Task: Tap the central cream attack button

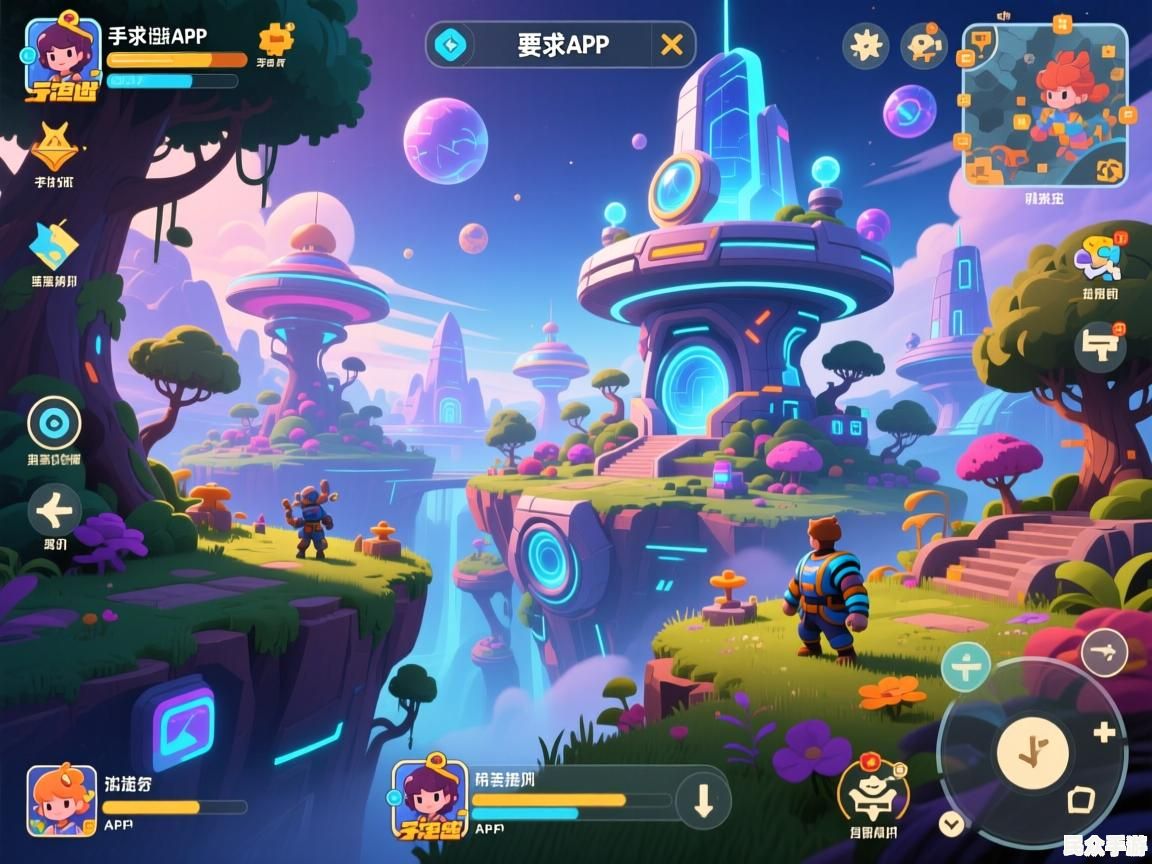Action: click(1032, 752)
